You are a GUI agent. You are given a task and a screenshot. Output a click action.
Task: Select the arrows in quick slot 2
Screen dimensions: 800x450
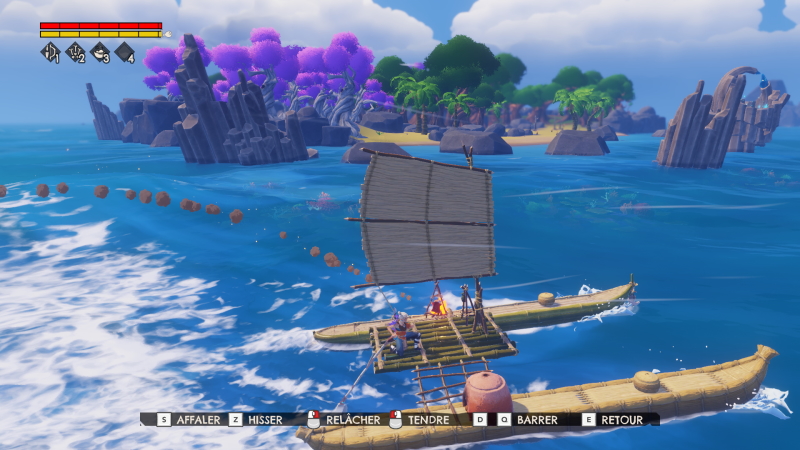pyautogui.click(x=75, y=52)
